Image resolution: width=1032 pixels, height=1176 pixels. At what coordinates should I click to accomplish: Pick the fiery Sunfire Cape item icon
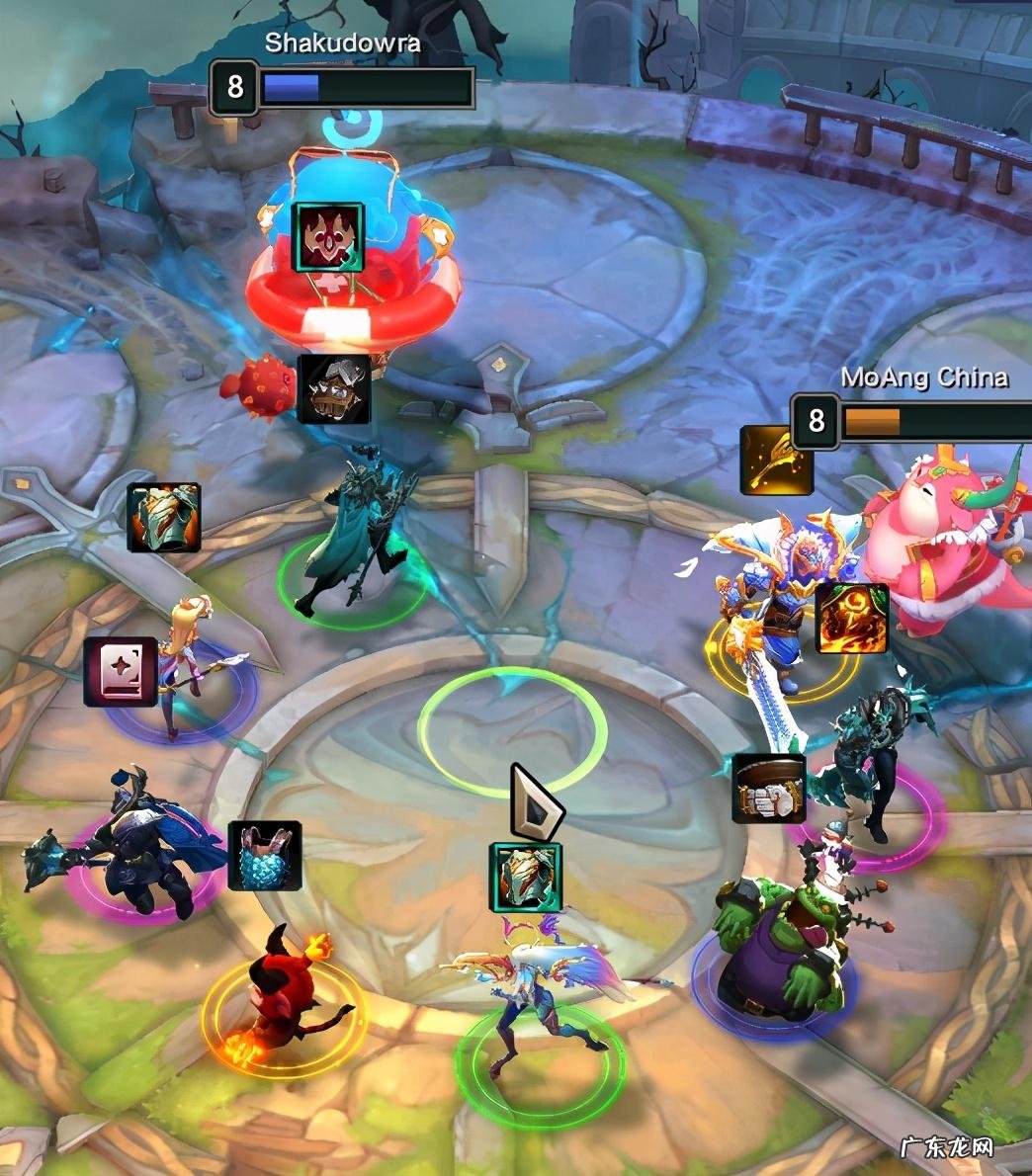(x=852, y=619)
